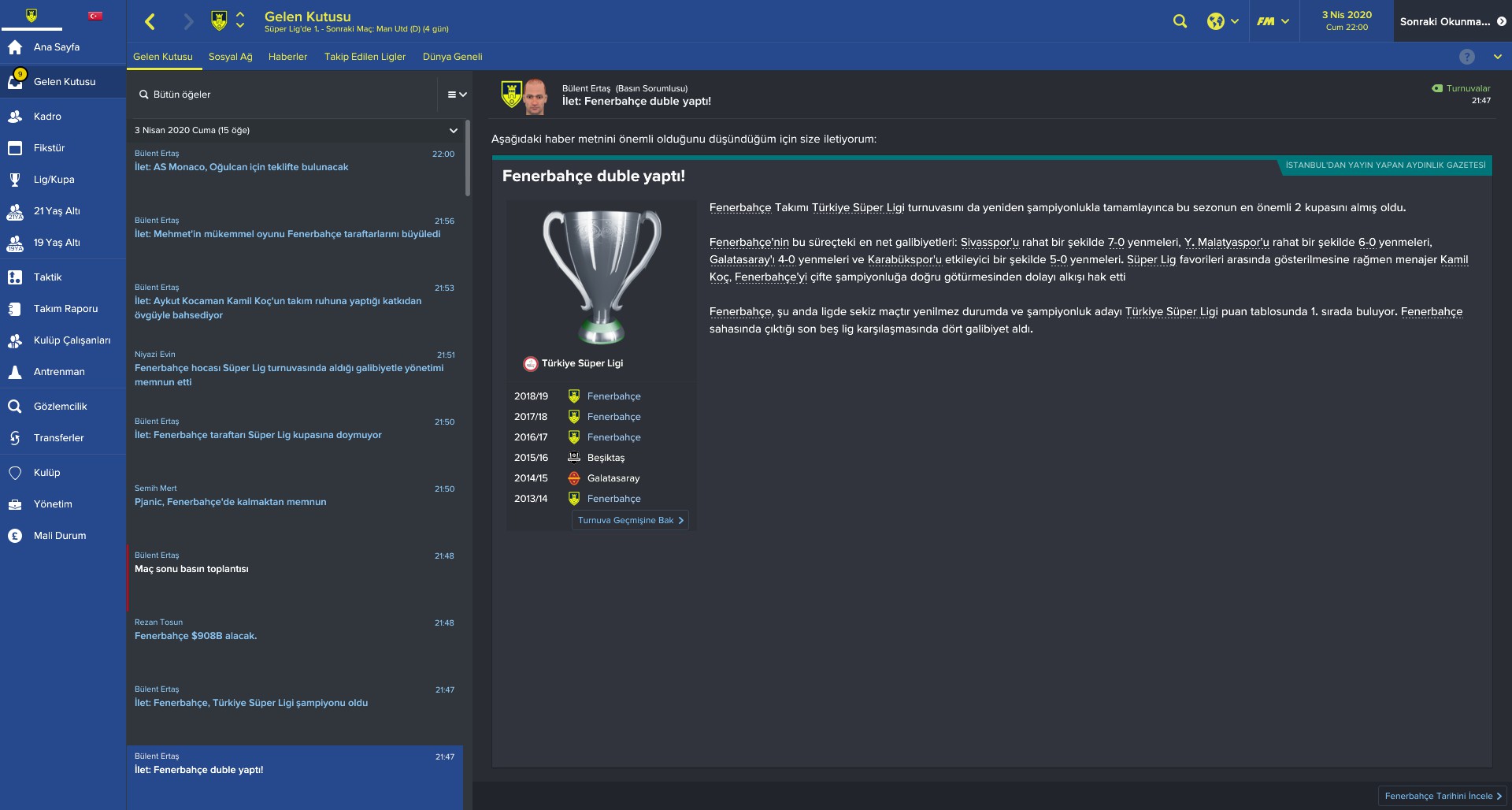Open the Transferler section
Screen dimensions: 1512x810
point(58,438)
